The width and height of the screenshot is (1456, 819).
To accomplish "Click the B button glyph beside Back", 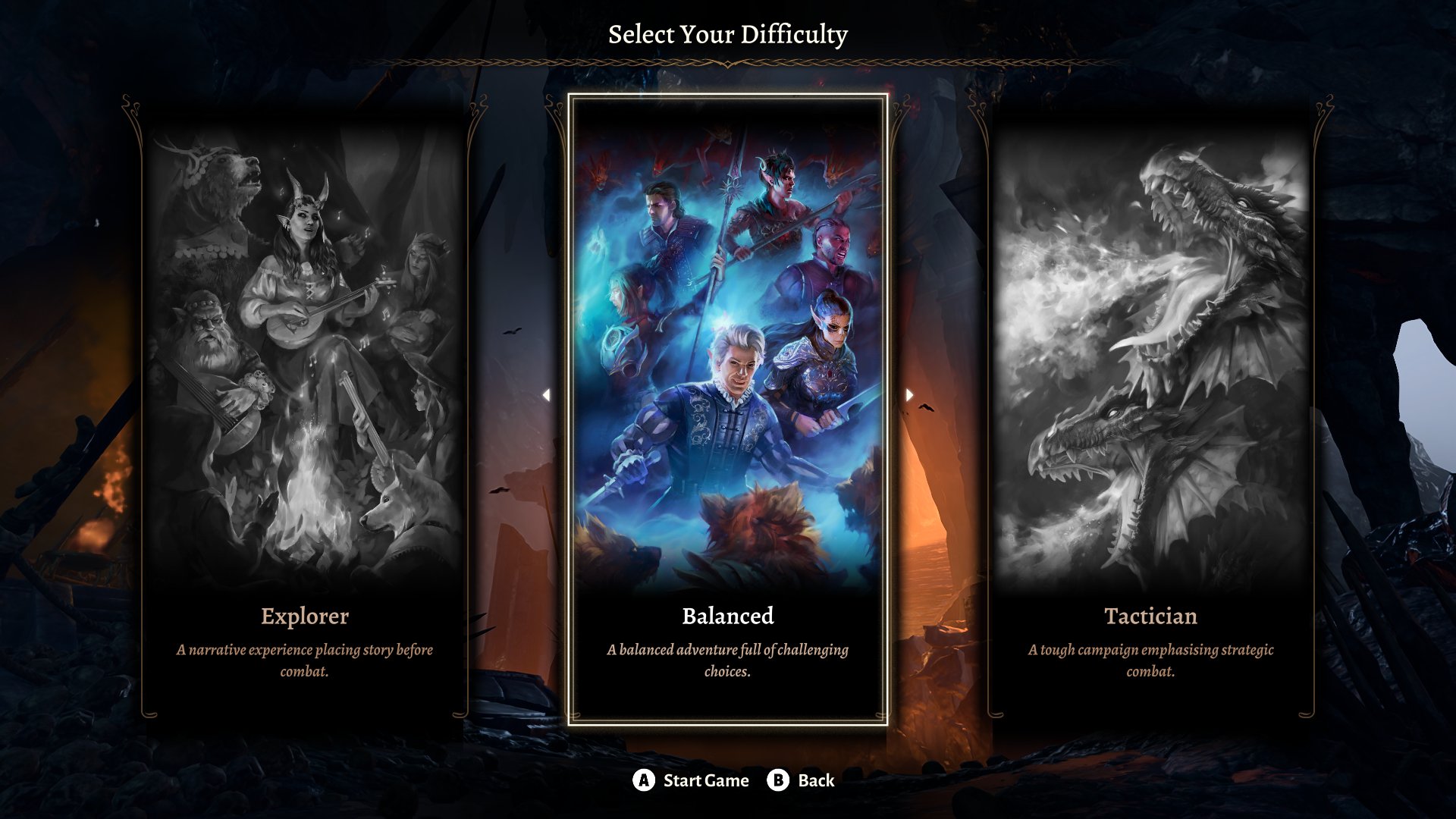I will pyautogui.click(x=777, y=780).
